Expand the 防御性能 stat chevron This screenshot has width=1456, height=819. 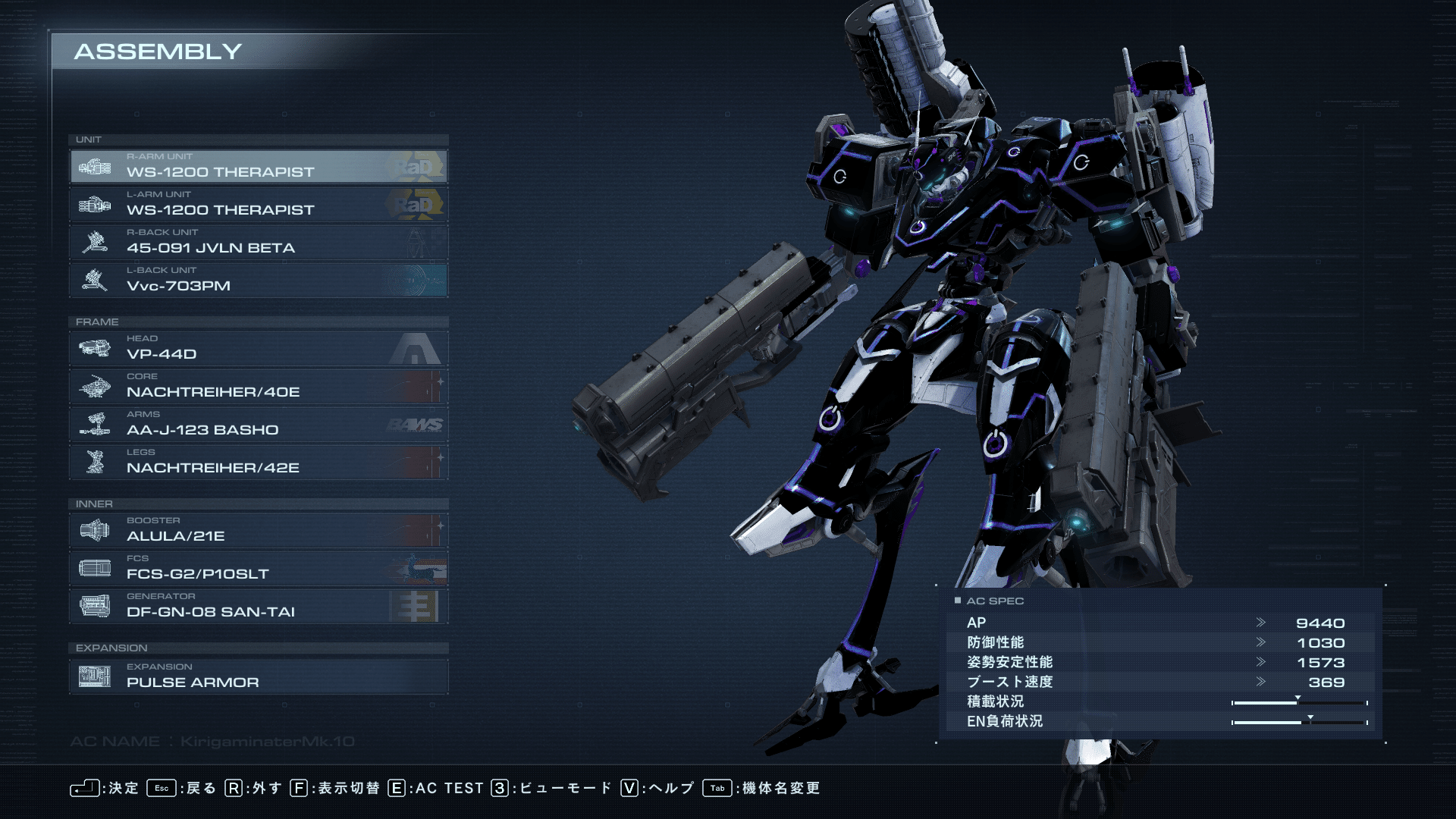click(x=1262, y=642)
